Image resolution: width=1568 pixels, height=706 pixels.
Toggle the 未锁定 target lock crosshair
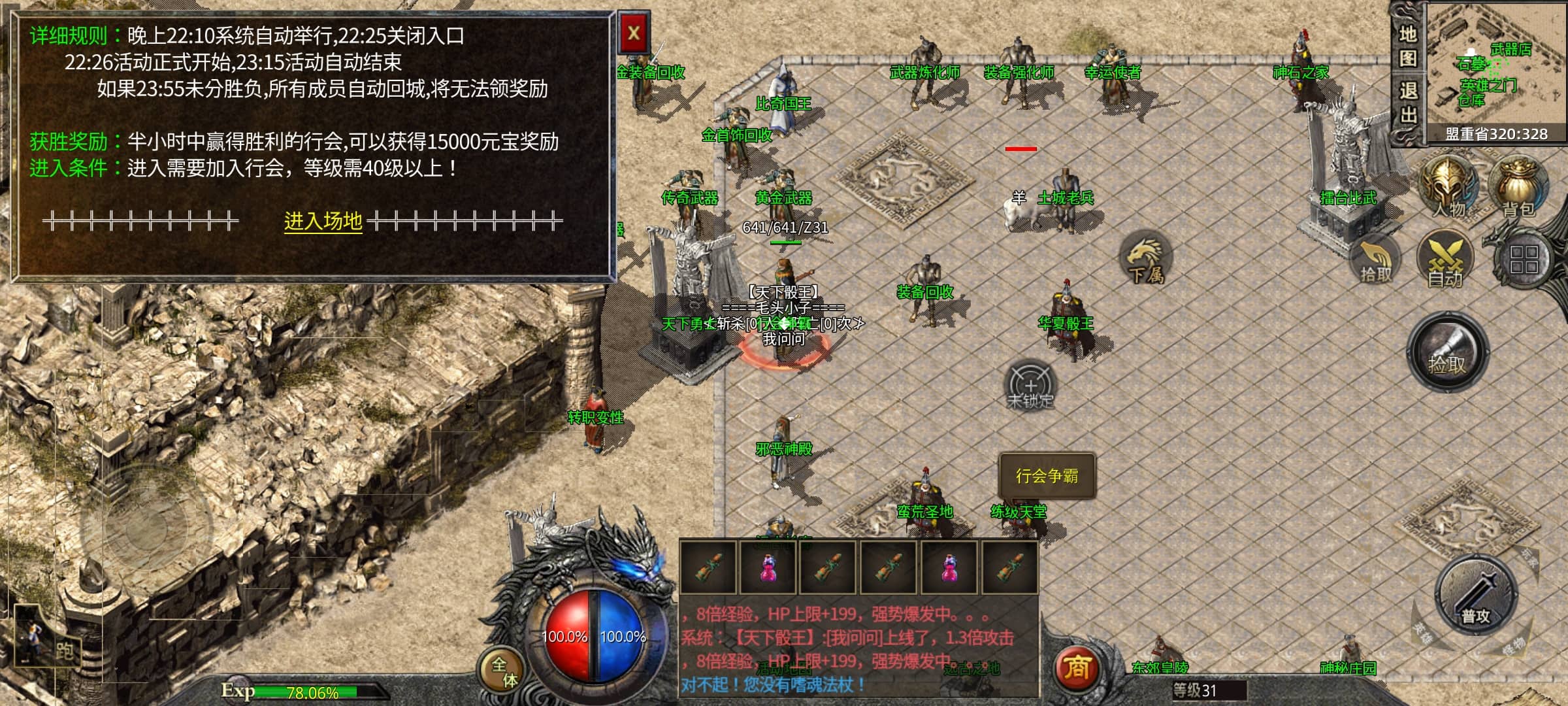(x=1030, y=386)
